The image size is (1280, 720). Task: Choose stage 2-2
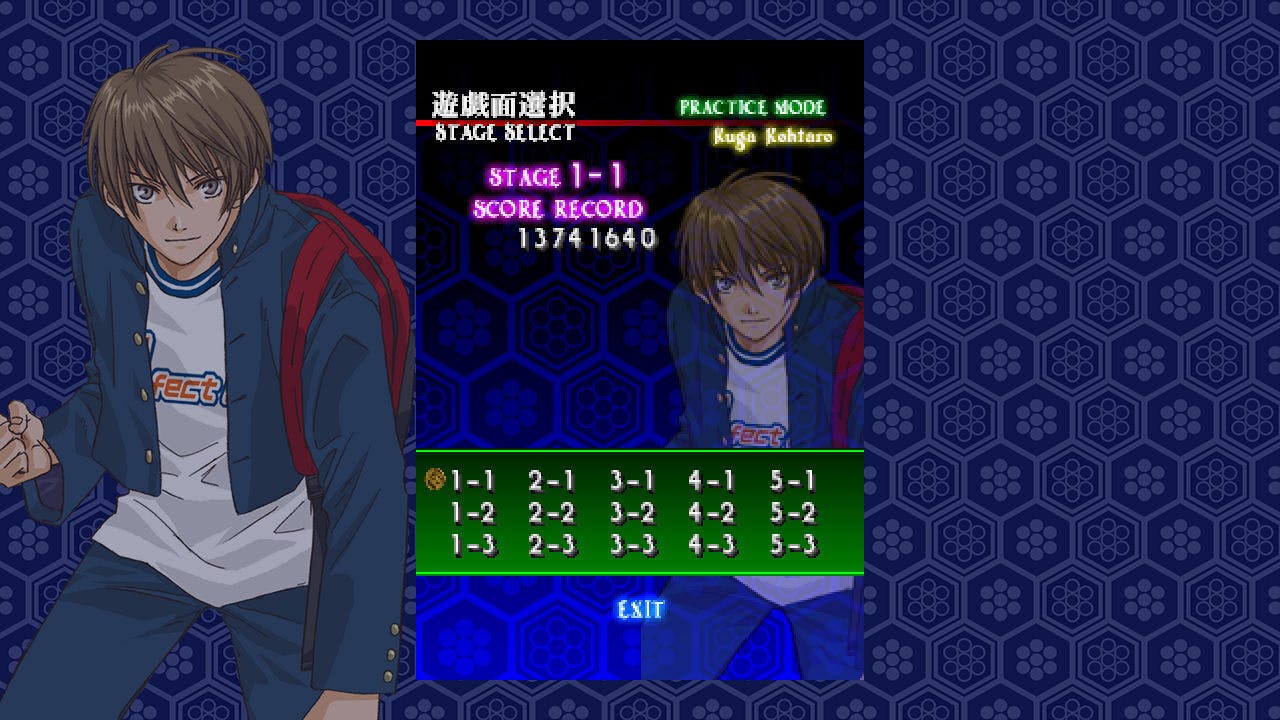(x=552, y=513)
